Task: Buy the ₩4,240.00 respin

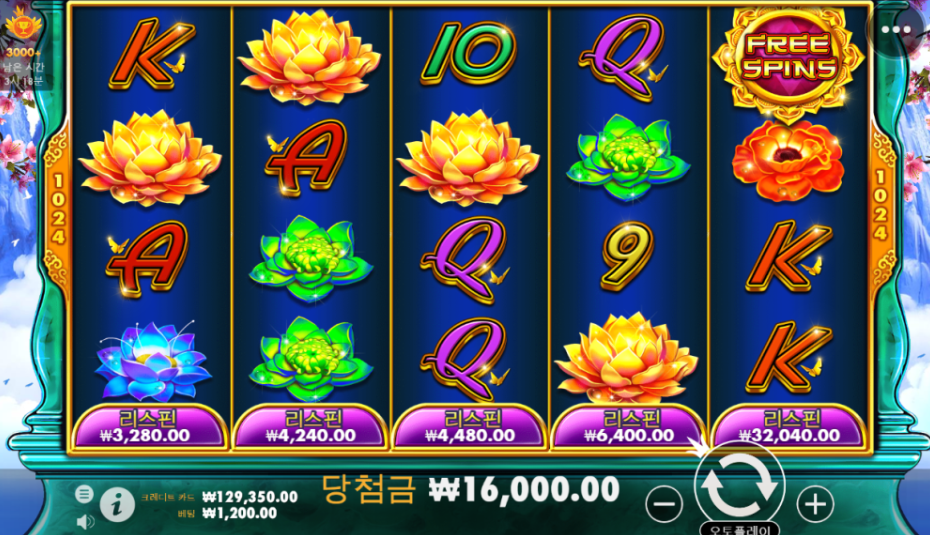Action: [310, 427]
